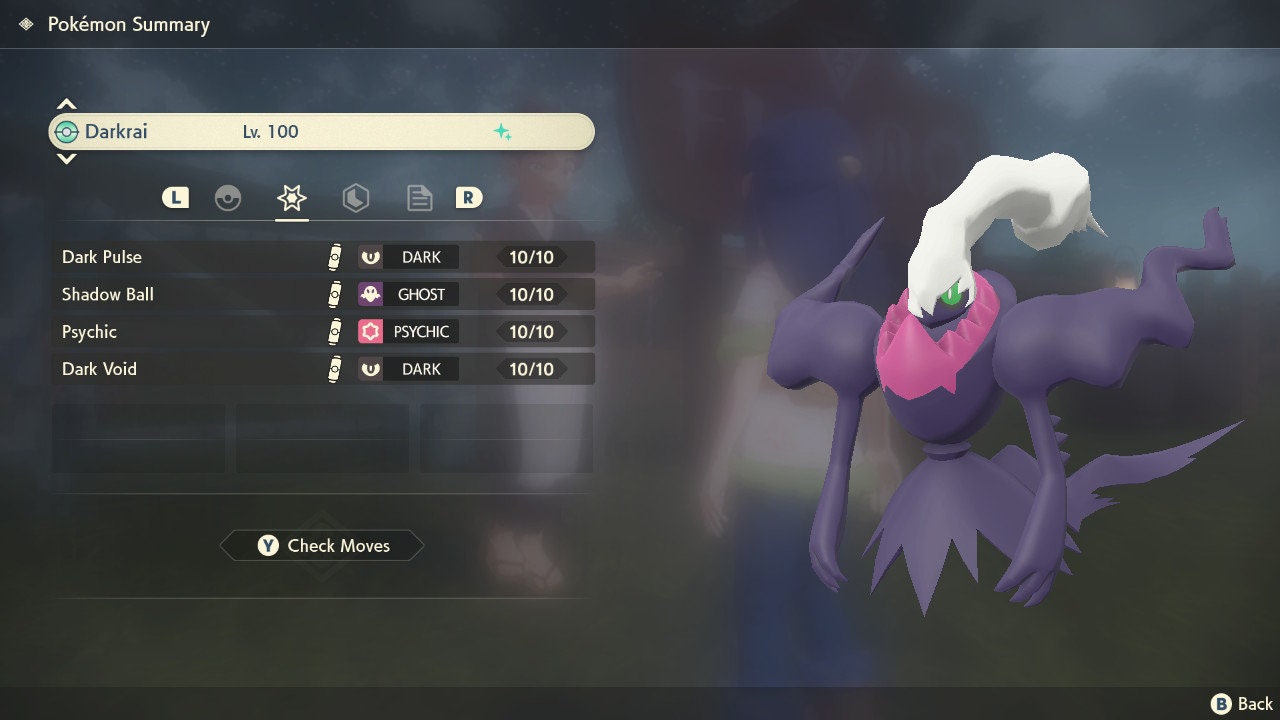
Task: Open the Check Moves option
Action: [322, 546]
